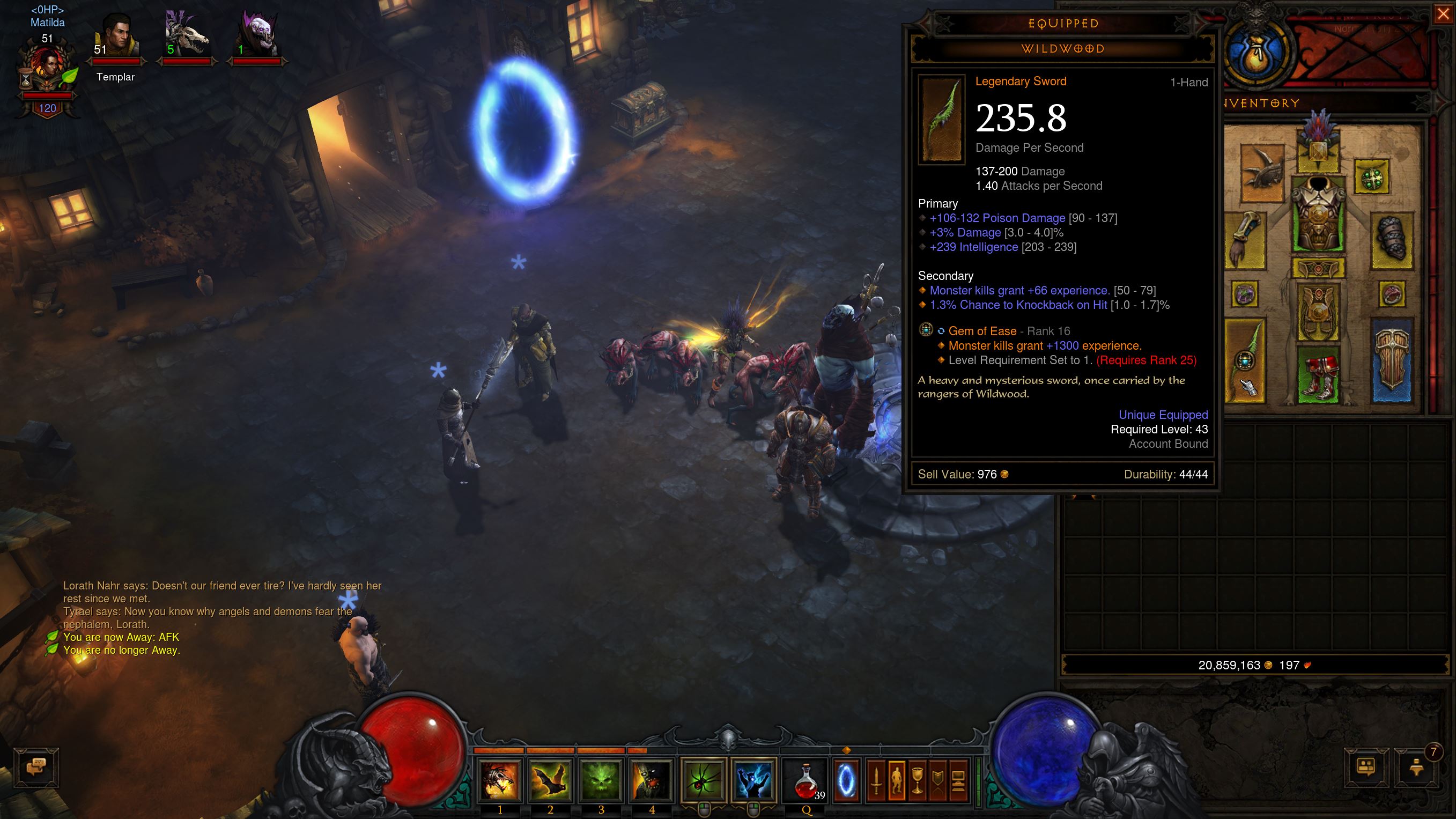Activate the Town Portal button

point(846,780)
